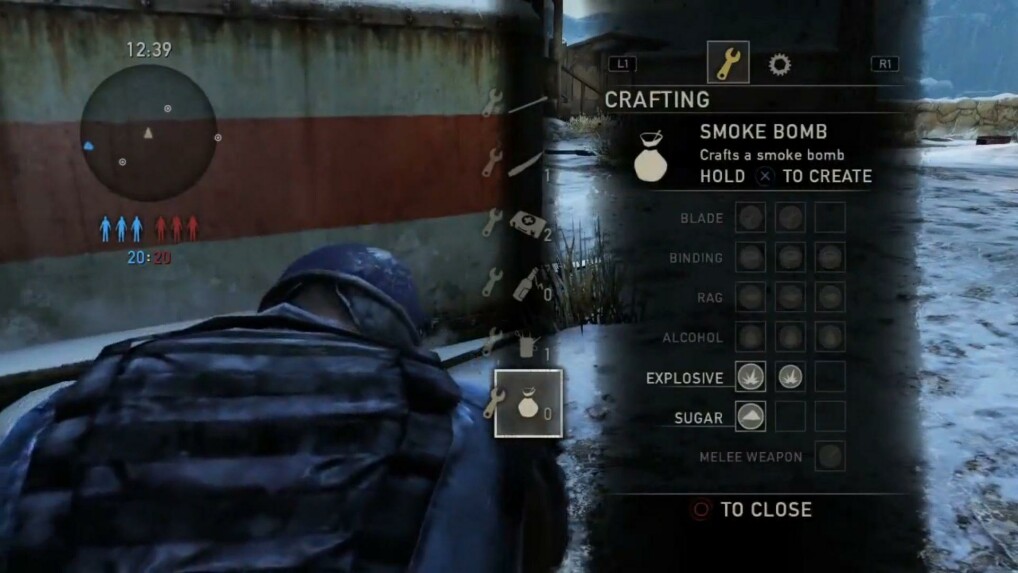Click the Melee Weapon ingredient slot
Viewport: 1018px width, 573px height.
829,456
